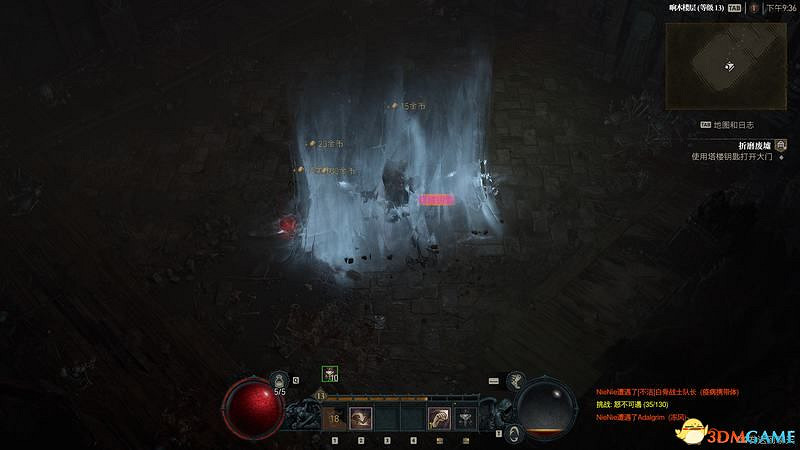Click the buff status icon above the action bar
This screenshot has height=450, width=800.
328,374
